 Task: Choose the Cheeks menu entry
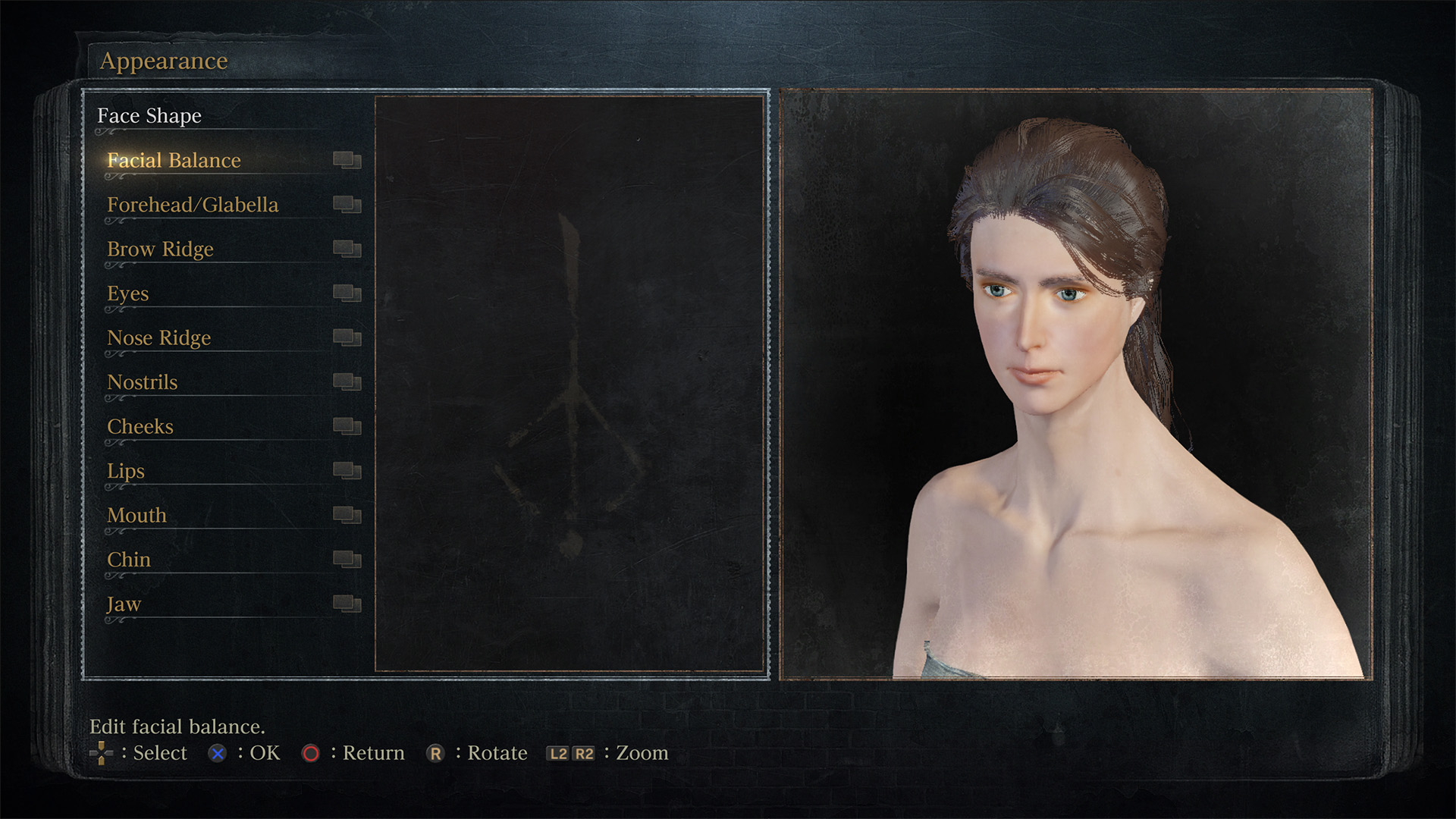pos(140,427)
